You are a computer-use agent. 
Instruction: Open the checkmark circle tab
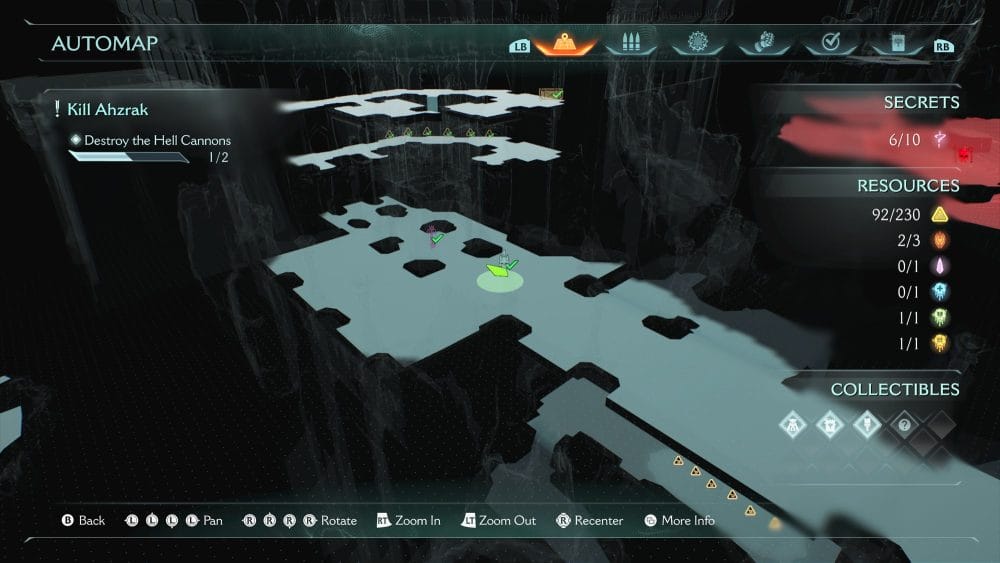point(829,43)
